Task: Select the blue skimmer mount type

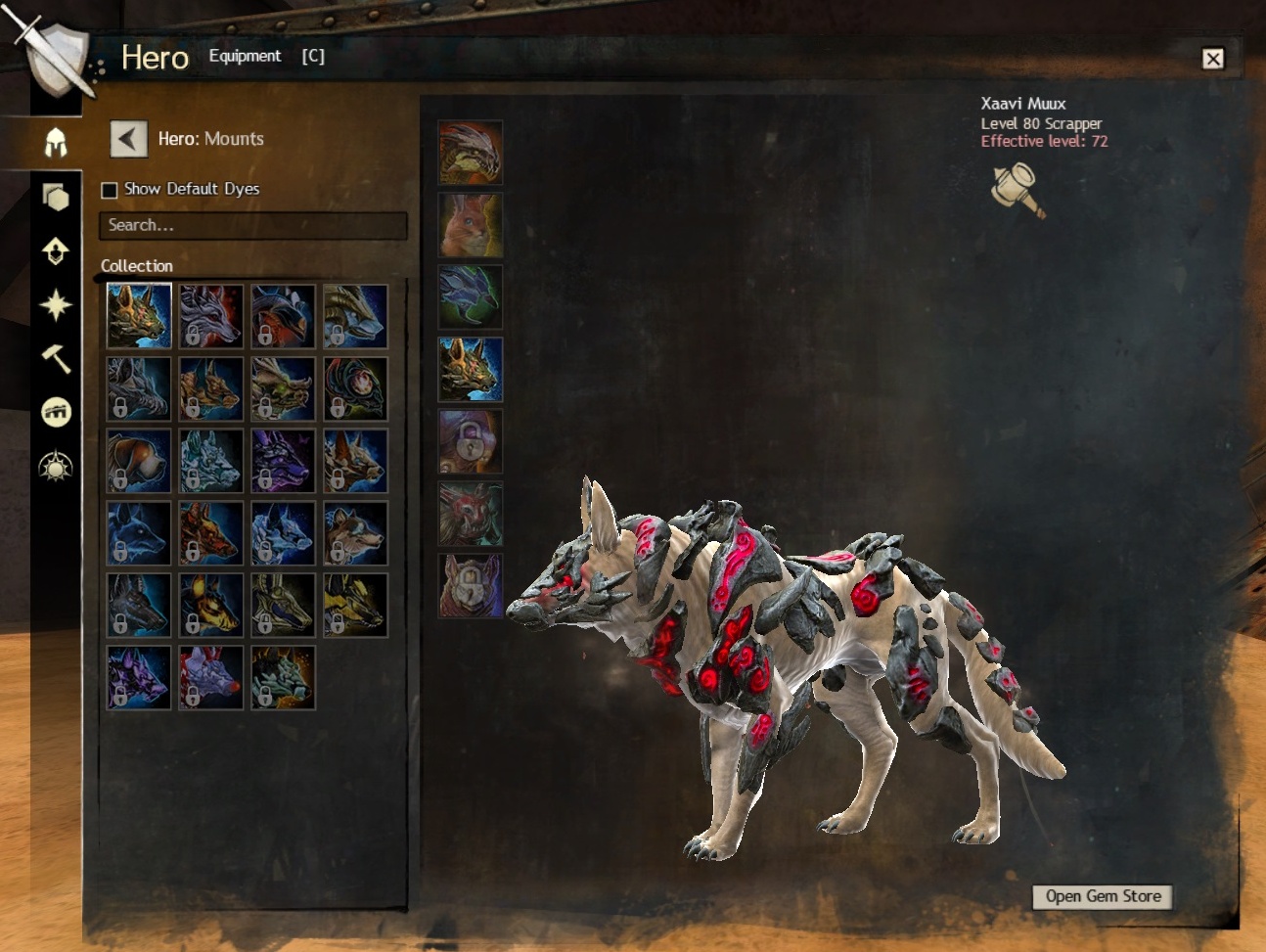Action: (x=470, y=297)
